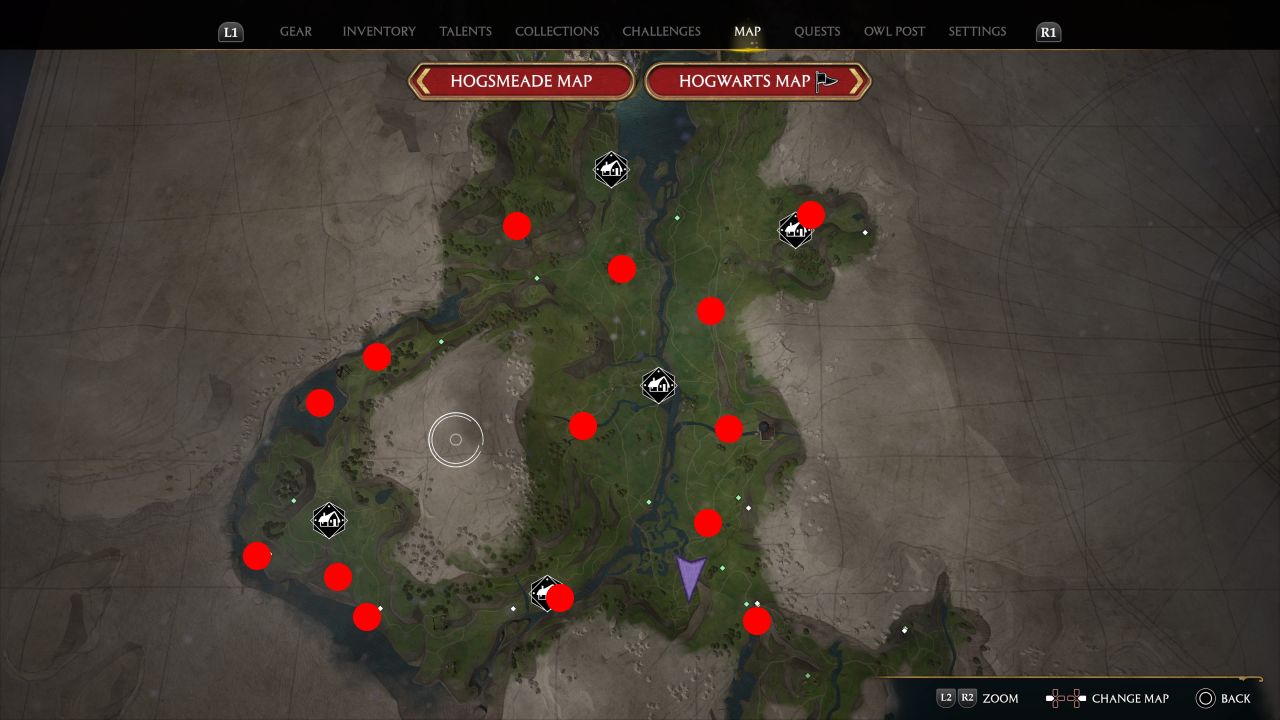Switch to the Quests tab
The width and height of the screenshot is (1280, 720).
(x=817, y=31)
